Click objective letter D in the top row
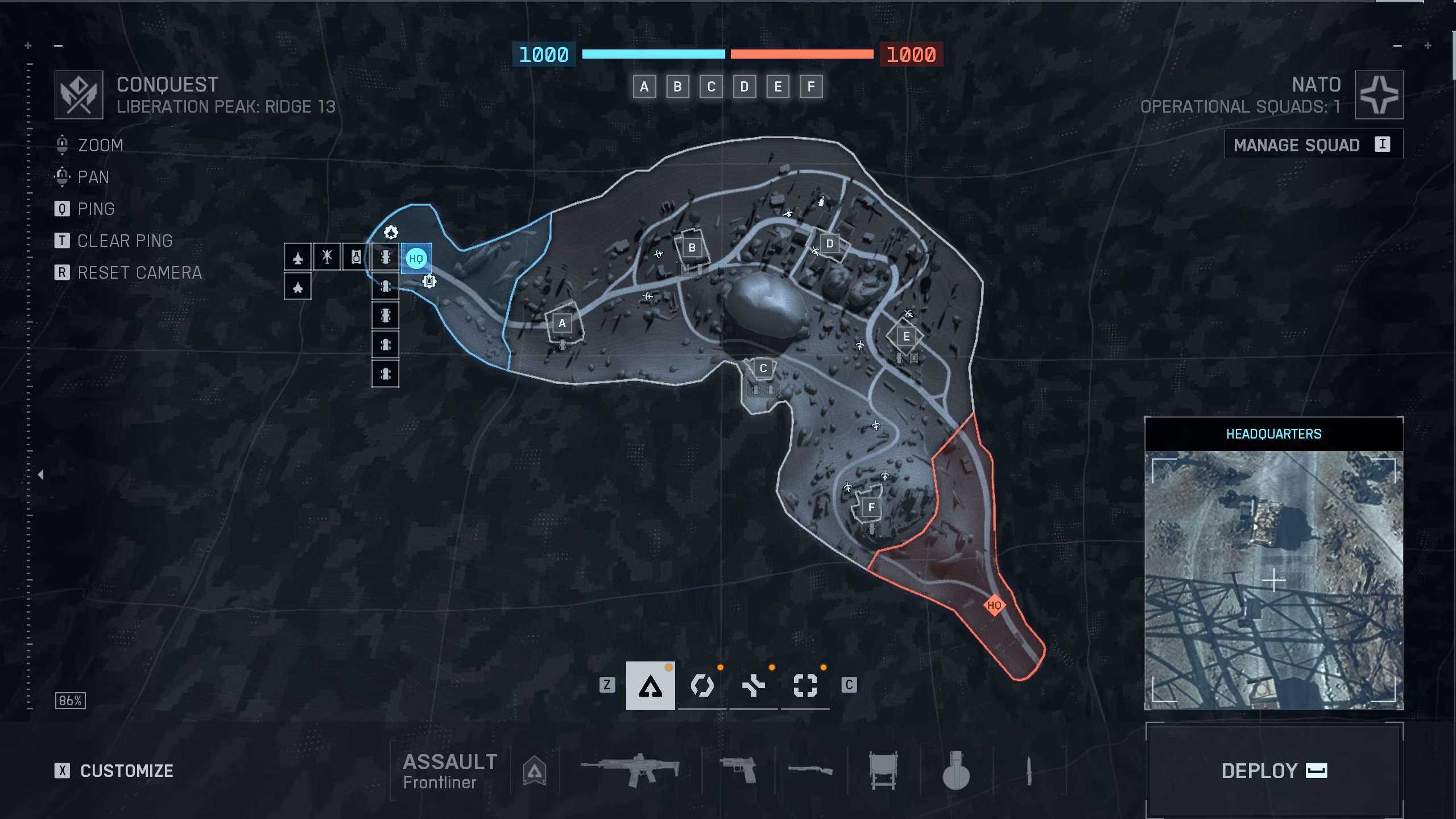1456x819 pixels. coord(745,86)
